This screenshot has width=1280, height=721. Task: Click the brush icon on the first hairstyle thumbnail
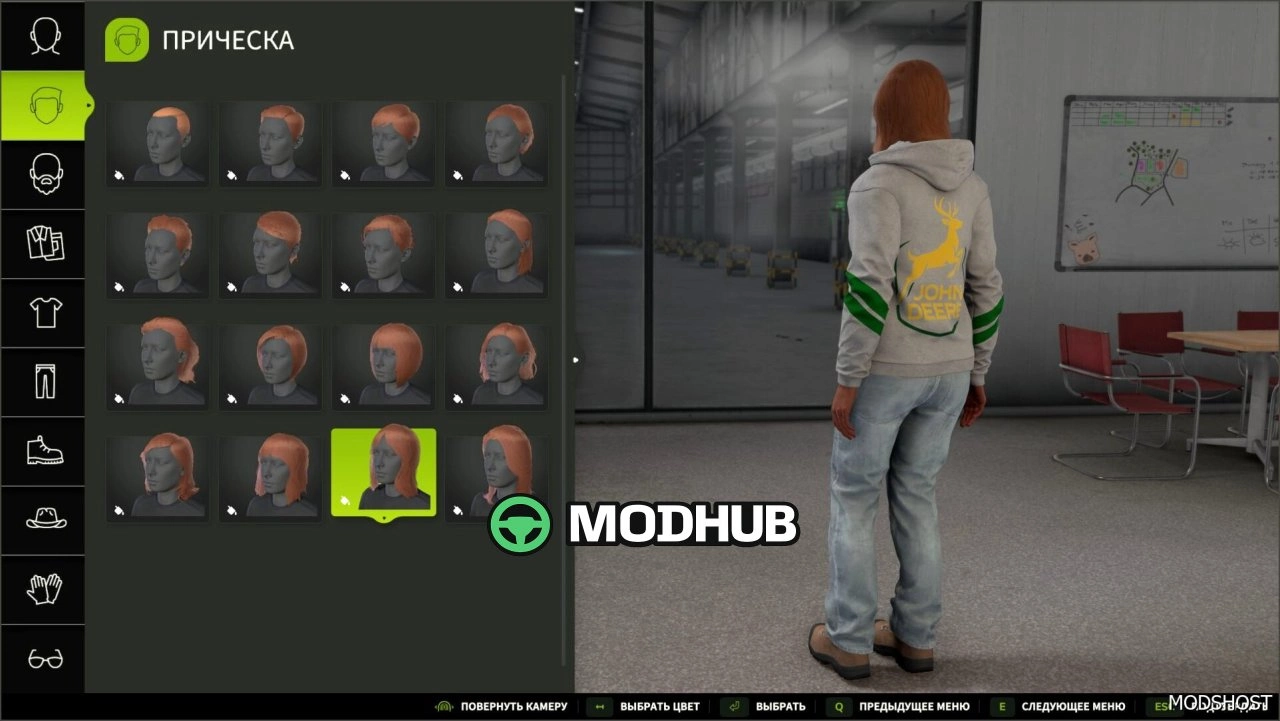[120, 176]
